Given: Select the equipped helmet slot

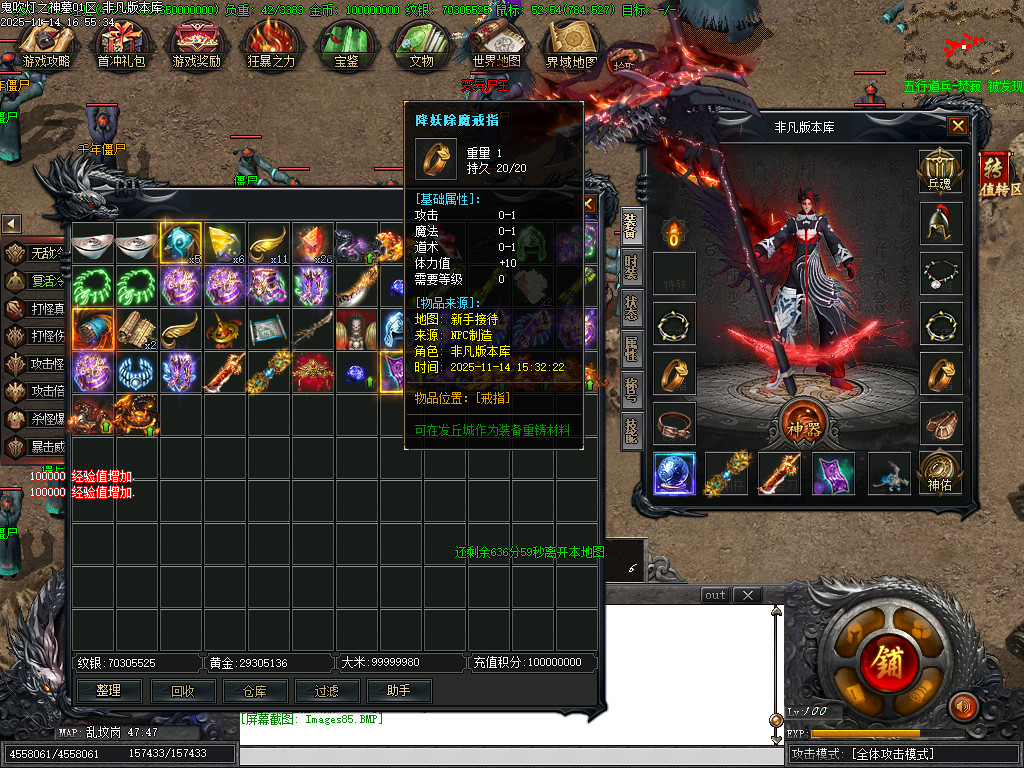Looking at the screenshot, I should 940,223.
